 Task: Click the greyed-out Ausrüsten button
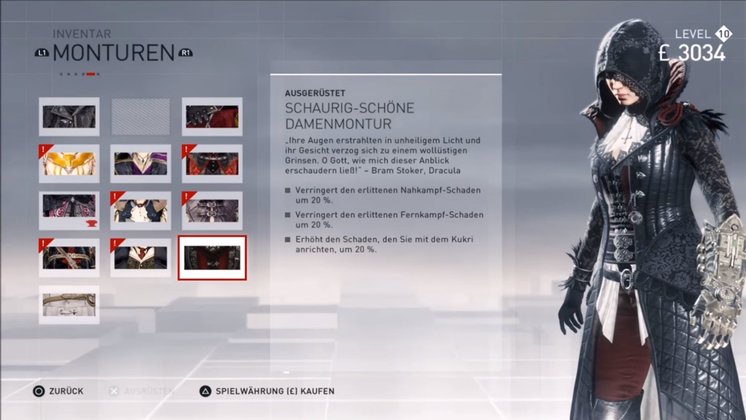click(x=140, y=390)
